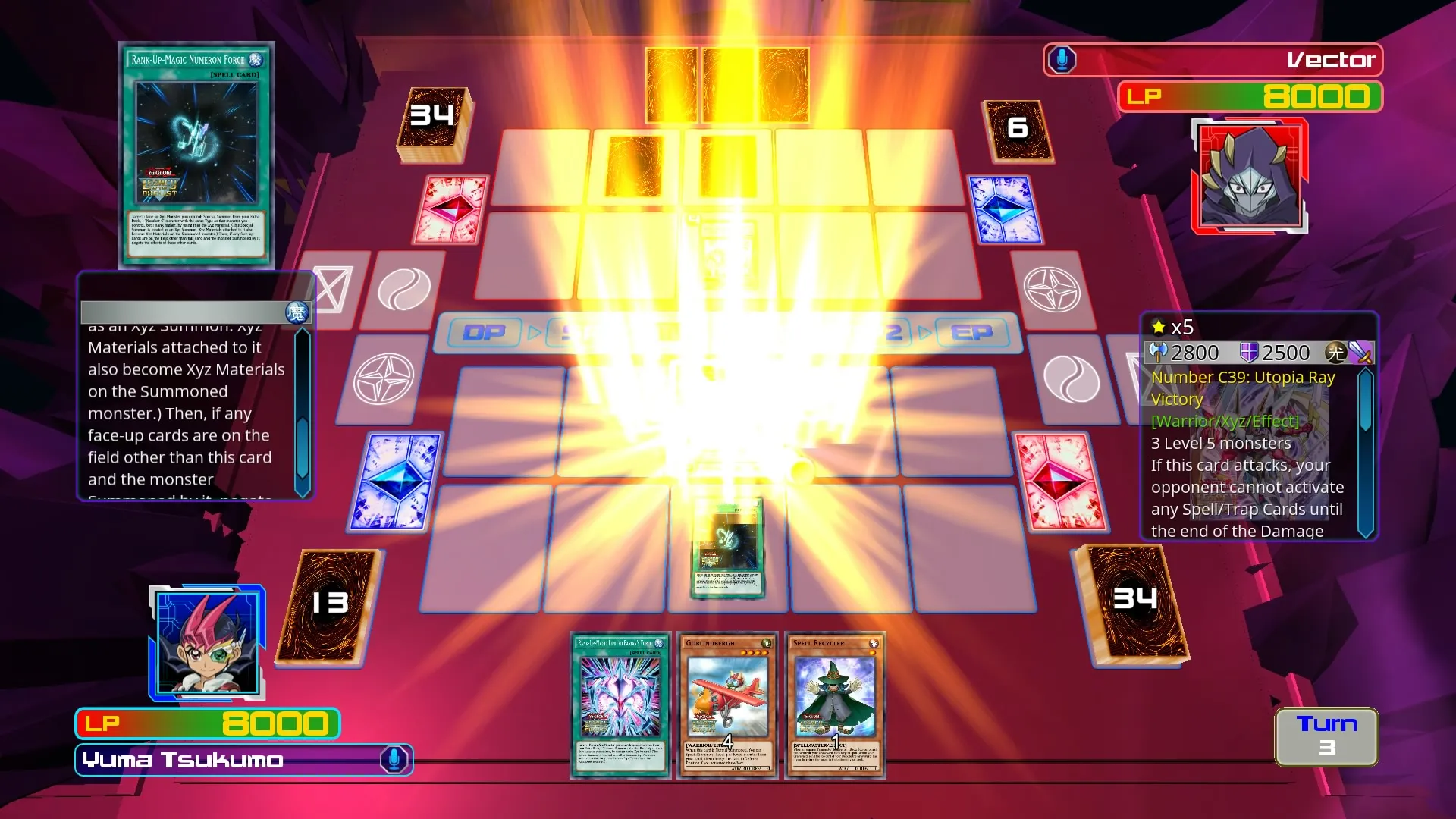Play the Goblindbergh card from hand
The height and width of the screenshot is (819, 1456).
coord(727,705)
